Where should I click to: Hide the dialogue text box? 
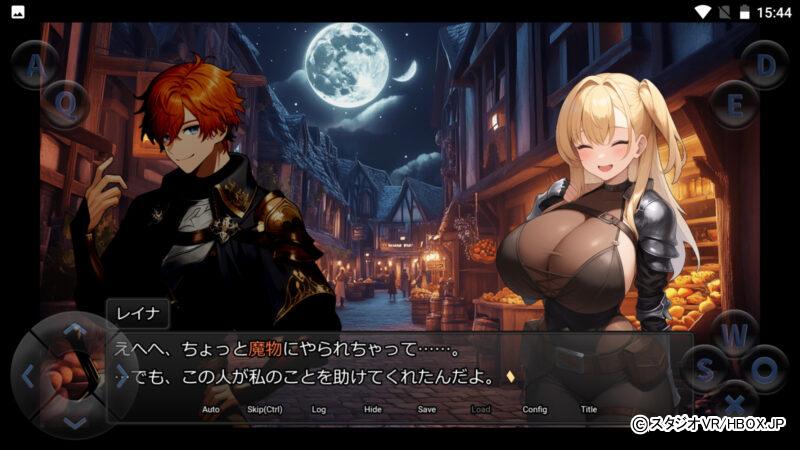pos(373,409)
